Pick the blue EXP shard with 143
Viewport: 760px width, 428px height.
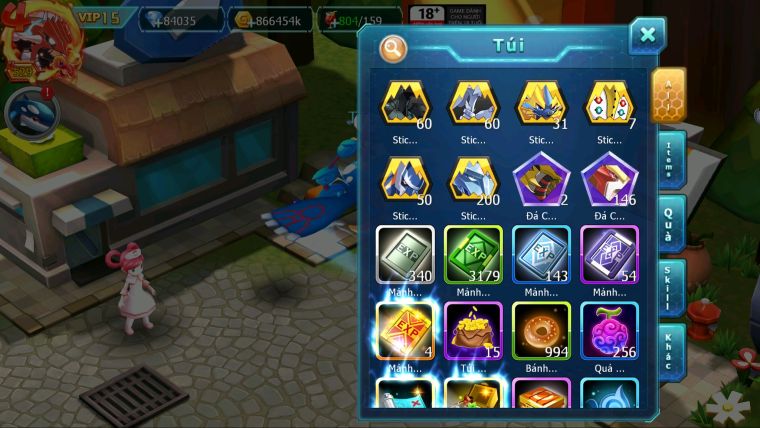click(x=541, y=255)
